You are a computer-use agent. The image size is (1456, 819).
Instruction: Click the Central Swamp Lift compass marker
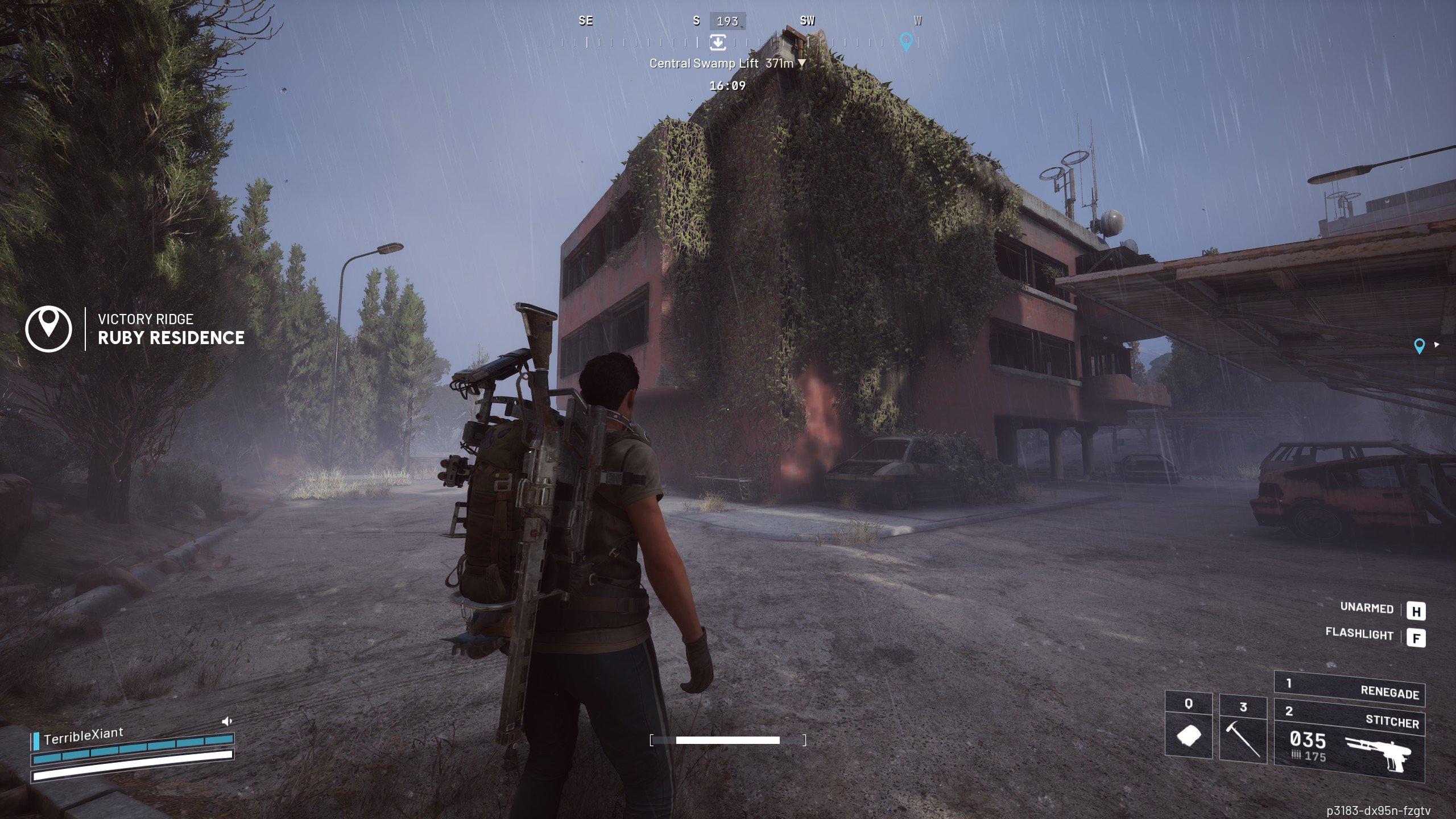pyautogui.click(x=718, y=42)
